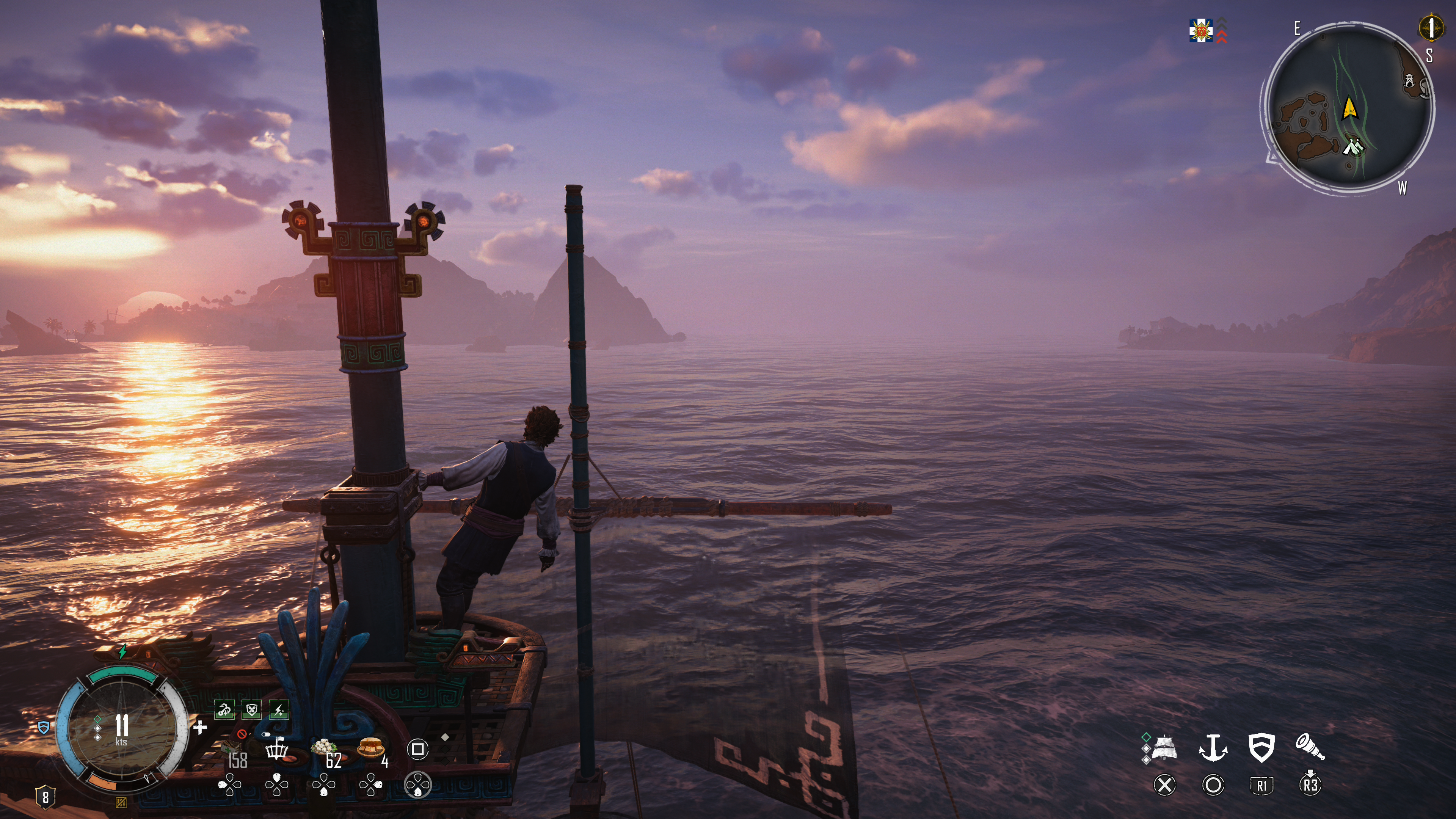
Task: Click the yellow cargo crate icon
Action: click(x=121, y=802)
